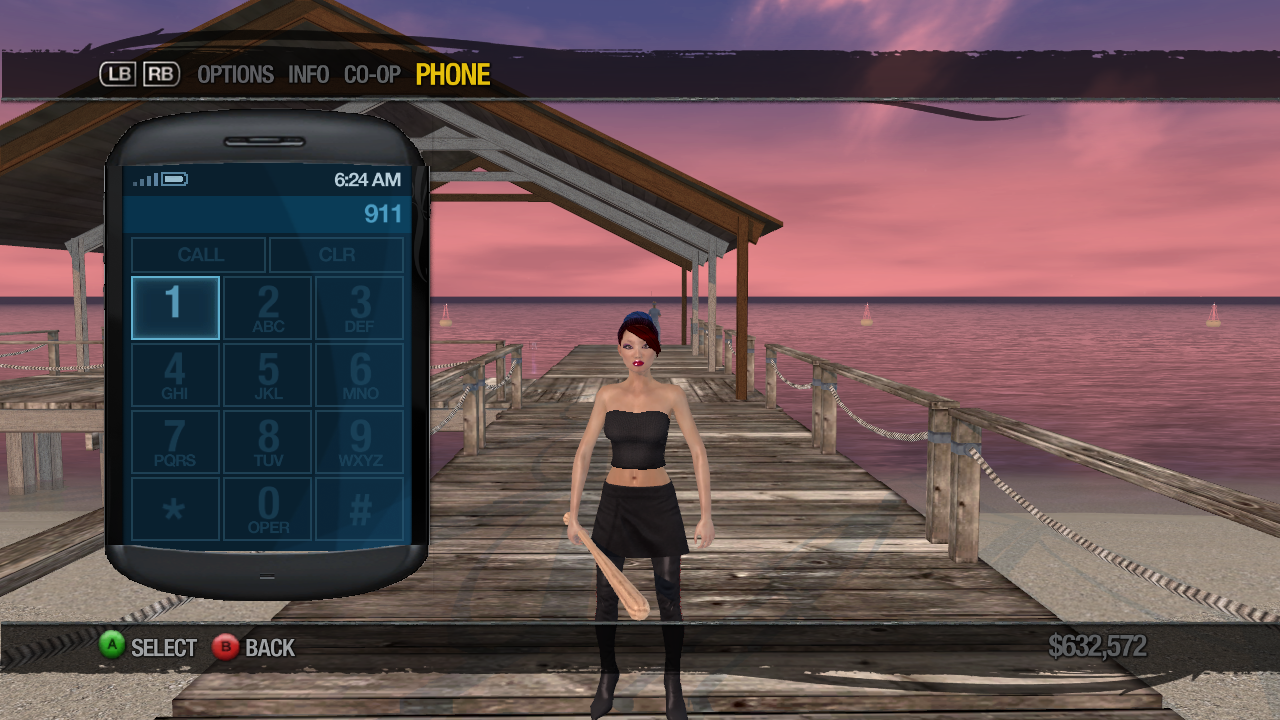Enter the 9 WXYZ key
Viewport: 1280px width, 720px height.
[x=360, y=442]
